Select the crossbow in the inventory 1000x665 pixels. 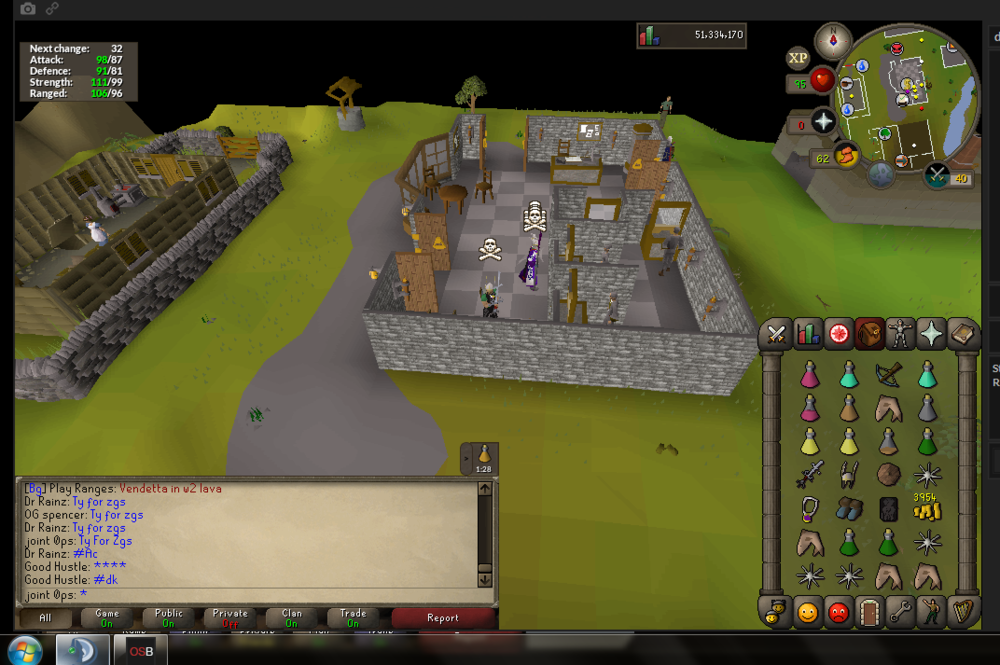tap(888, 373)
